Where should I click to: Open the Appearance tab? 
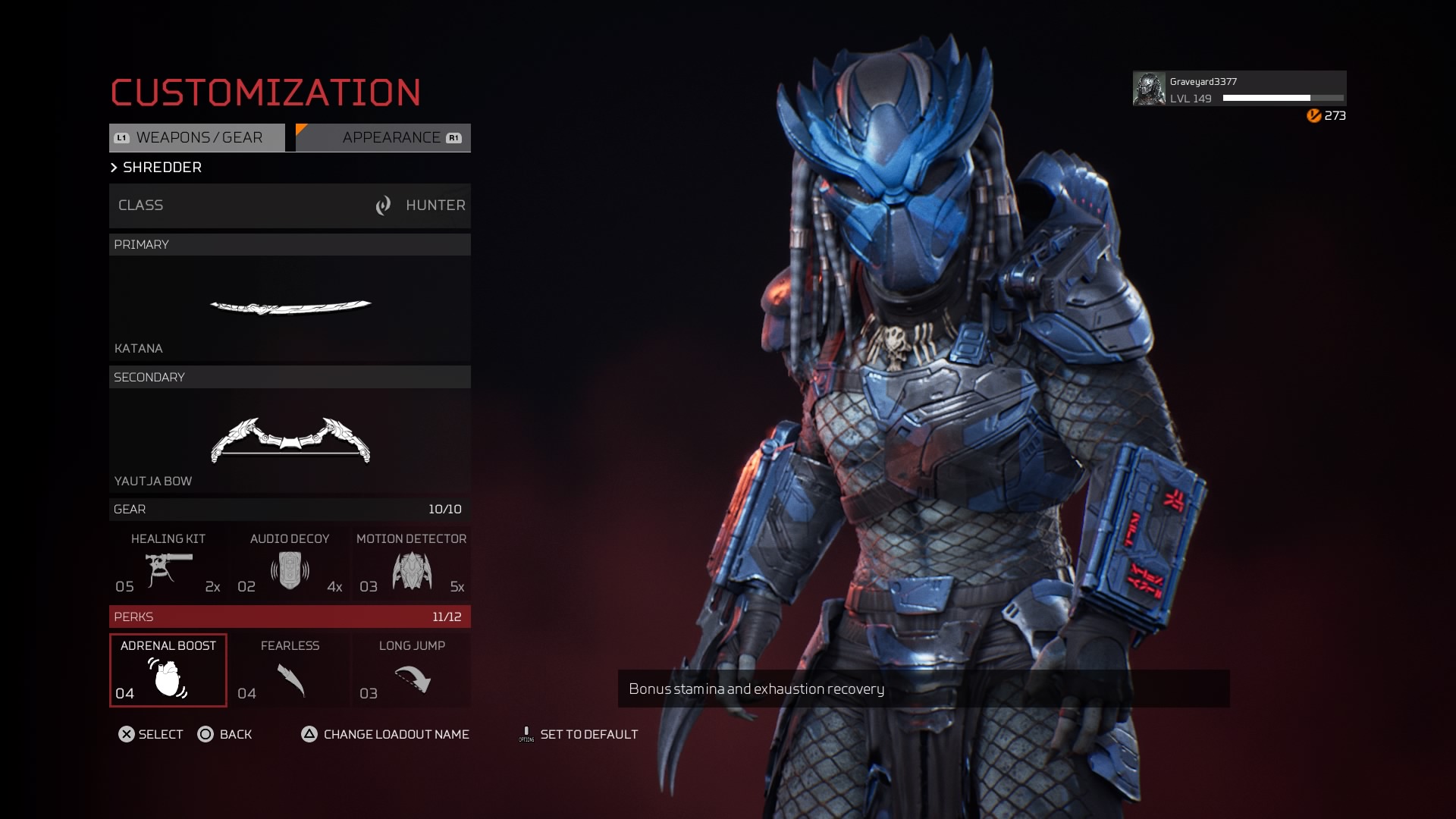pyautogui.click(x=384, y=138)
